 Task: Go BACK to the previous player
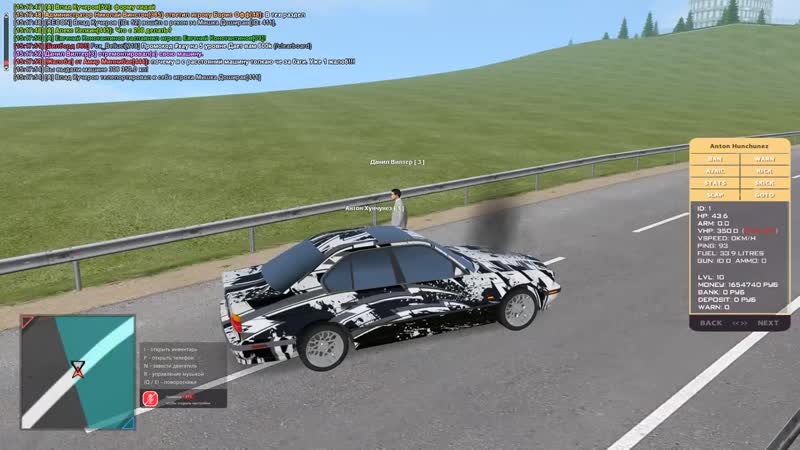[x=711, y=323]
